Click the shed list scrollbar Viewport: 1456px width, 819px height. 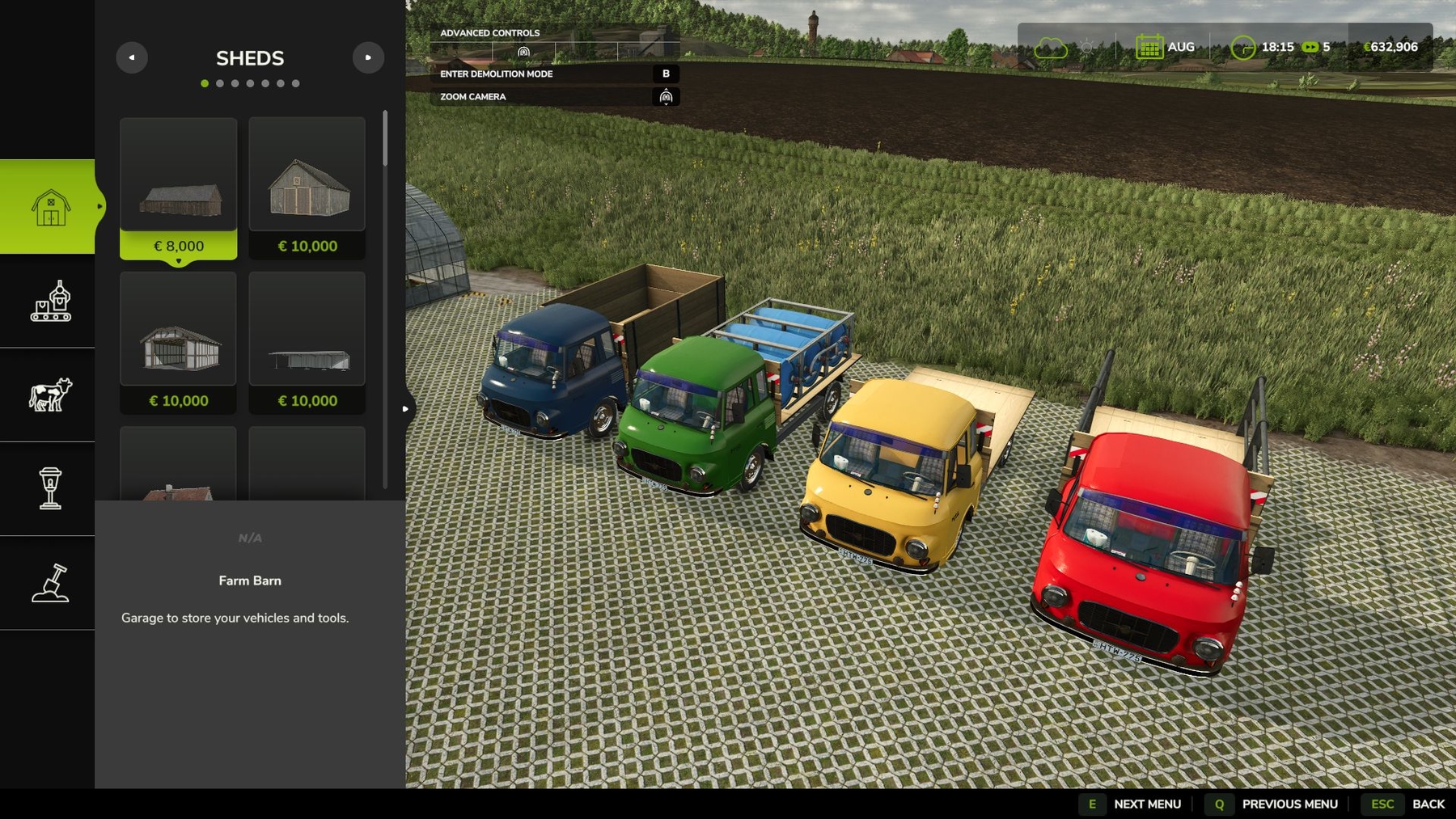click(385, 138)
